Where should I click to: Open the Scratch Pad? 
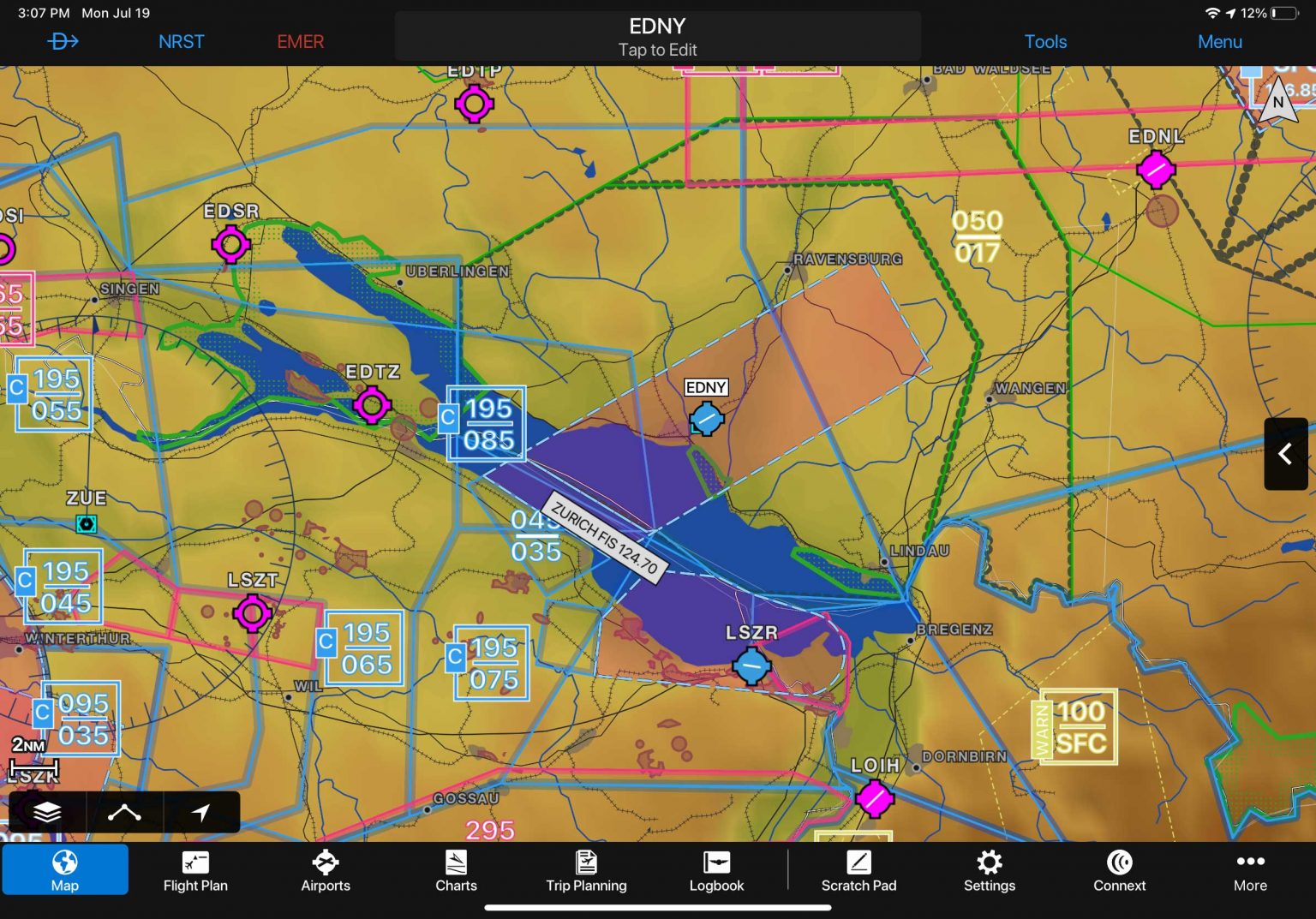(858, 869)
